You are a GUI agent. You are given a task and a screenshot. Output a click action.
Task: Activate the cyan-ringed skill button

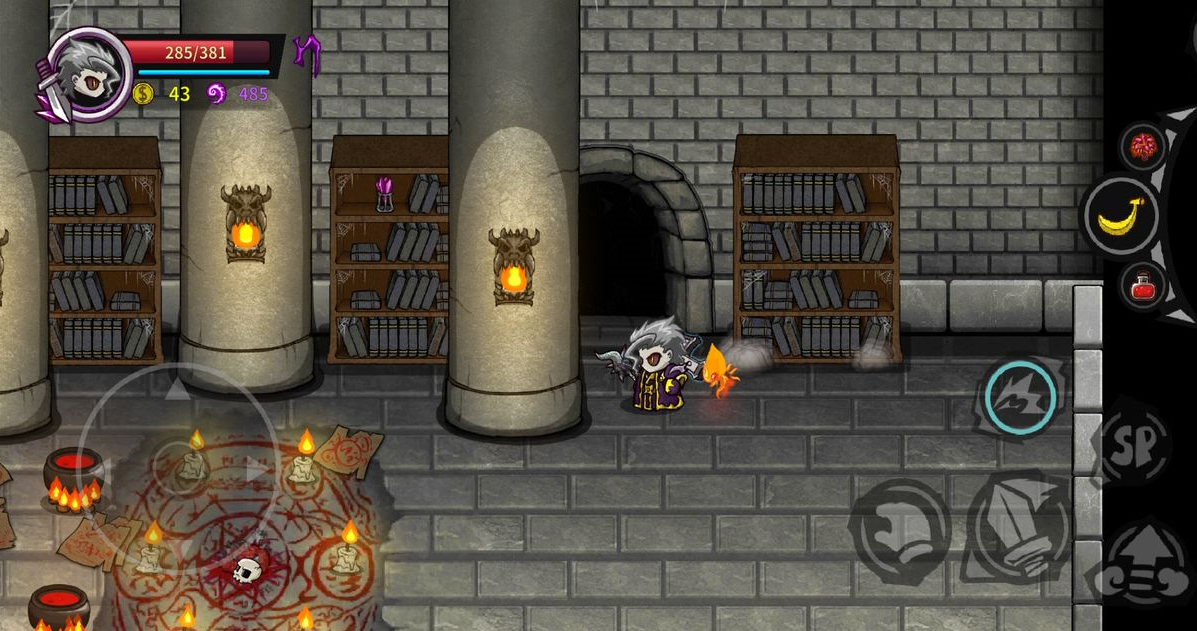point(1020,397)
